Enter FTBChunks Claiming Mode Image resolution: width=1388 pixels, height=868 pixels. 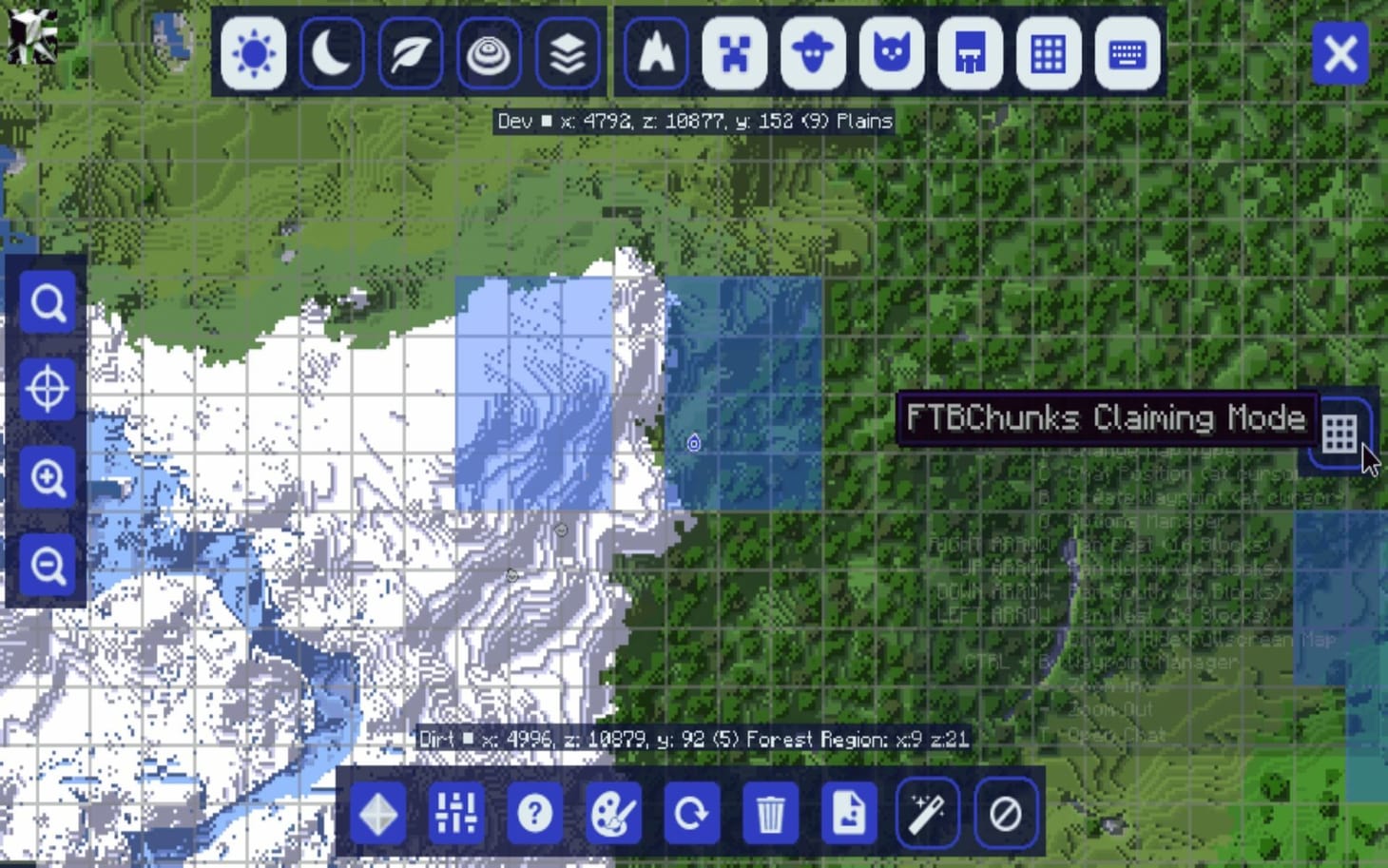coord(1340,434)
